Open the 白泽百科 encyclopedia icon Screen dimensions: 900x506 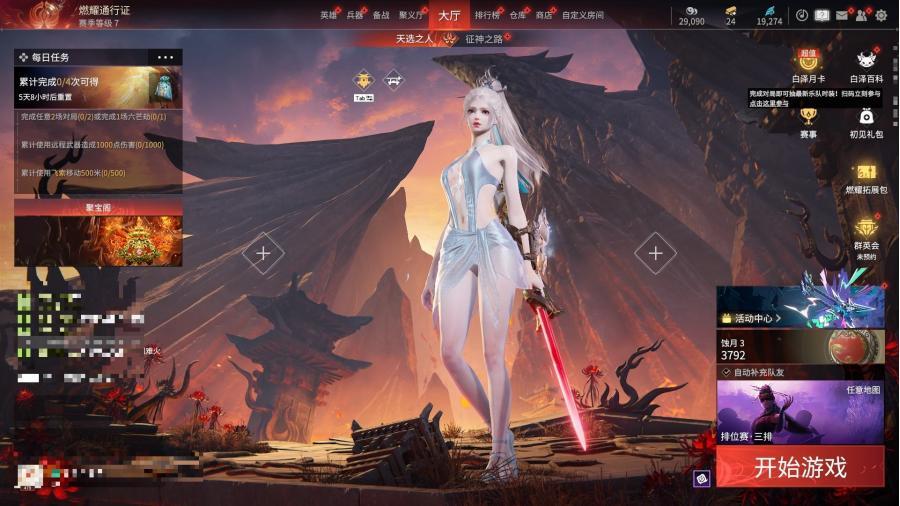coord(866,66)
